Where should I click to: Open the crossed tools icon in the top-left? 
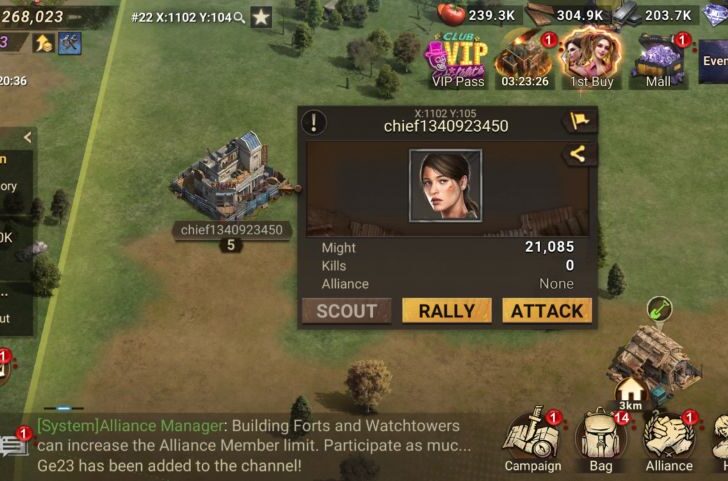pos(69,42)
